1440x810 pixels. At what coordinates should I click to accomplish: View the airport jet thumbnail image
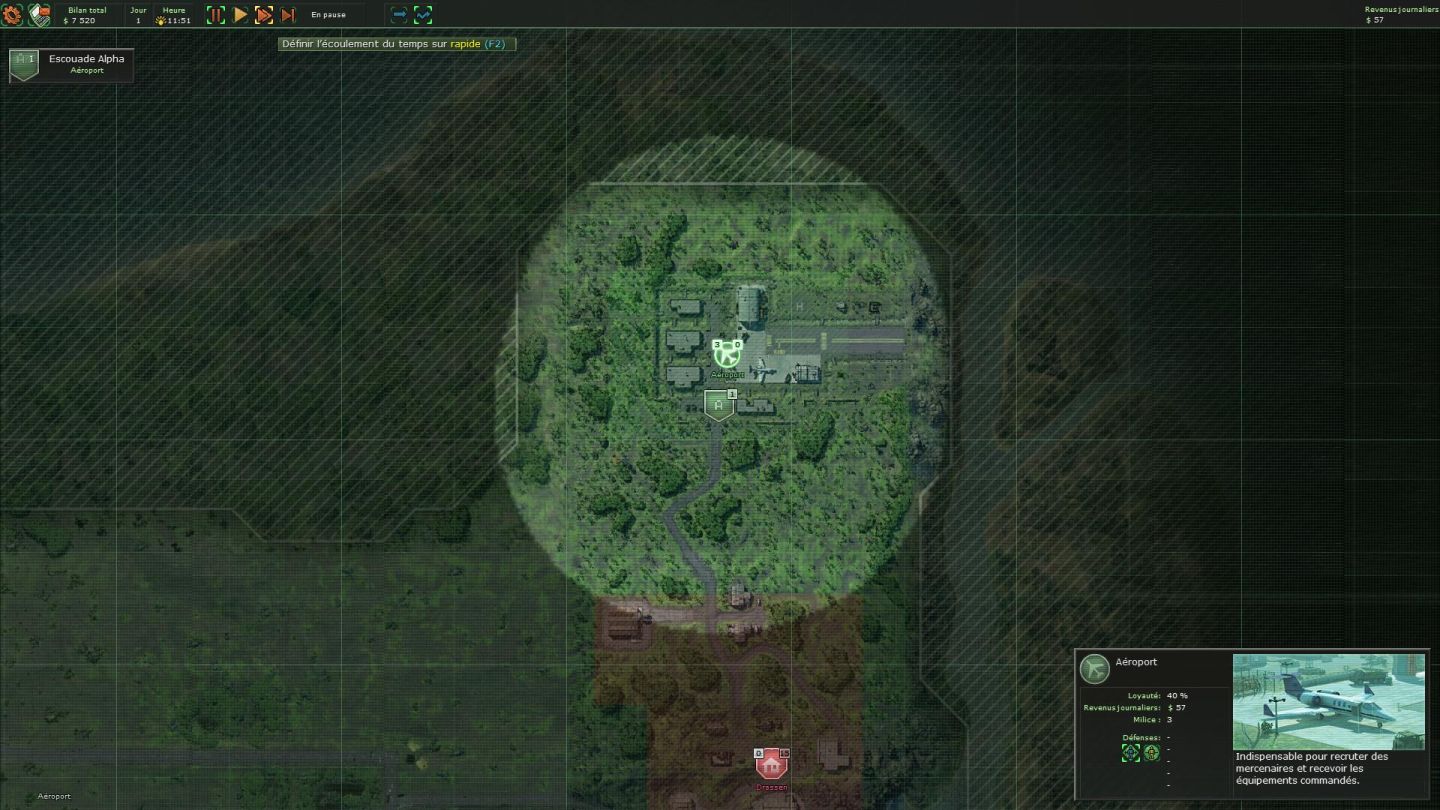coord(1328,701)
